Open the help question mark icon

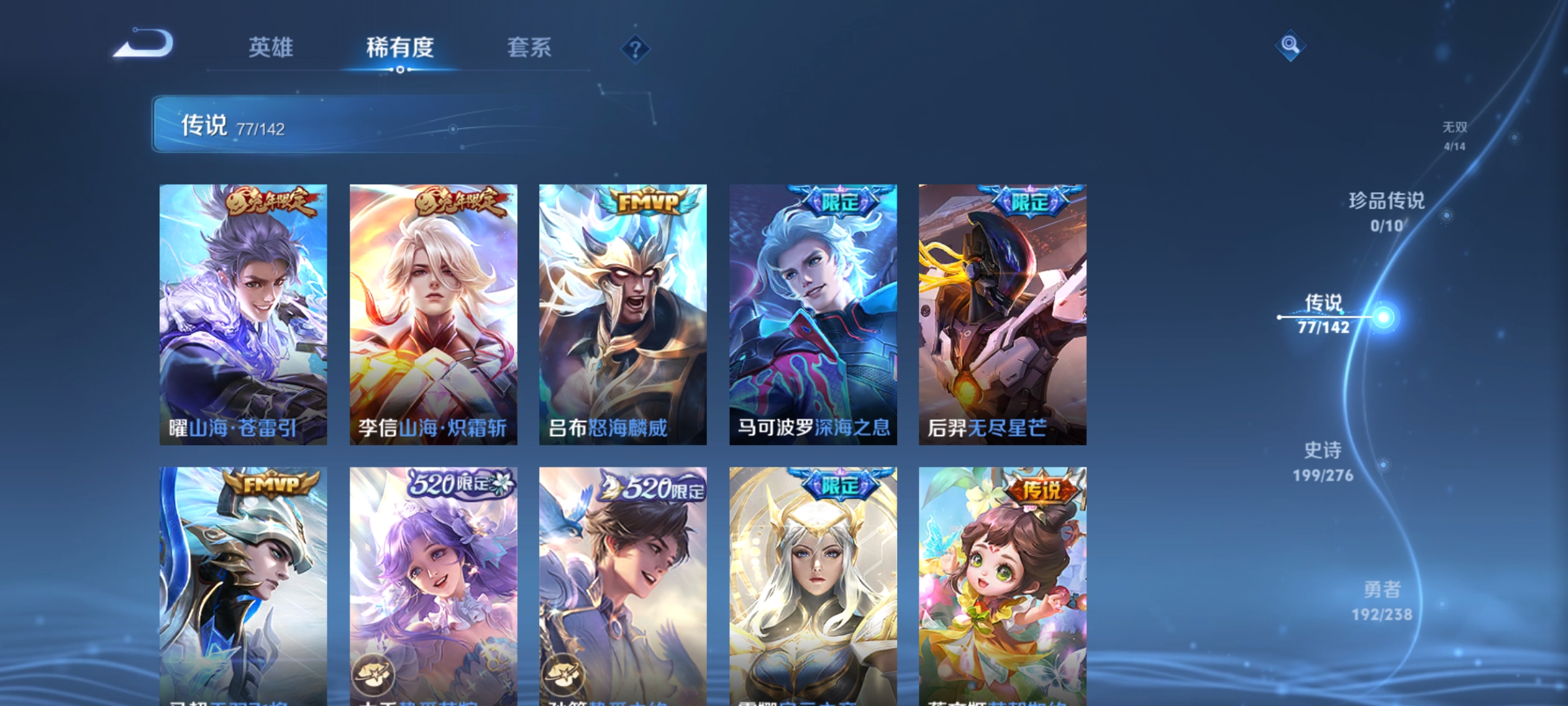pos(636,50)
